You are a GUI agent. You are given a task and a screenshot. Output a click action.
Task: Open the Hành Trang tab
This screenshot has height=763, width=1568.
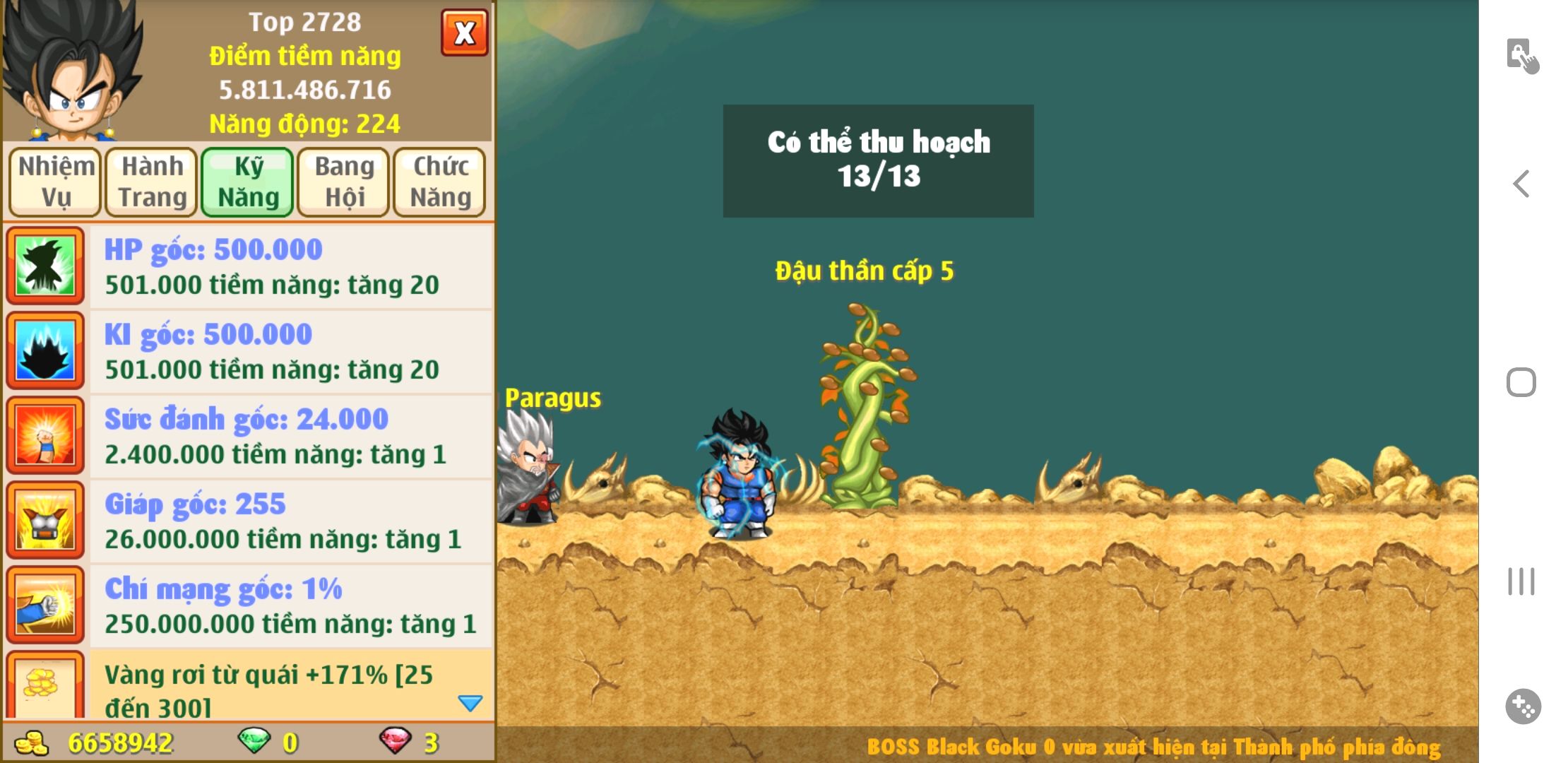pos(152,182)
